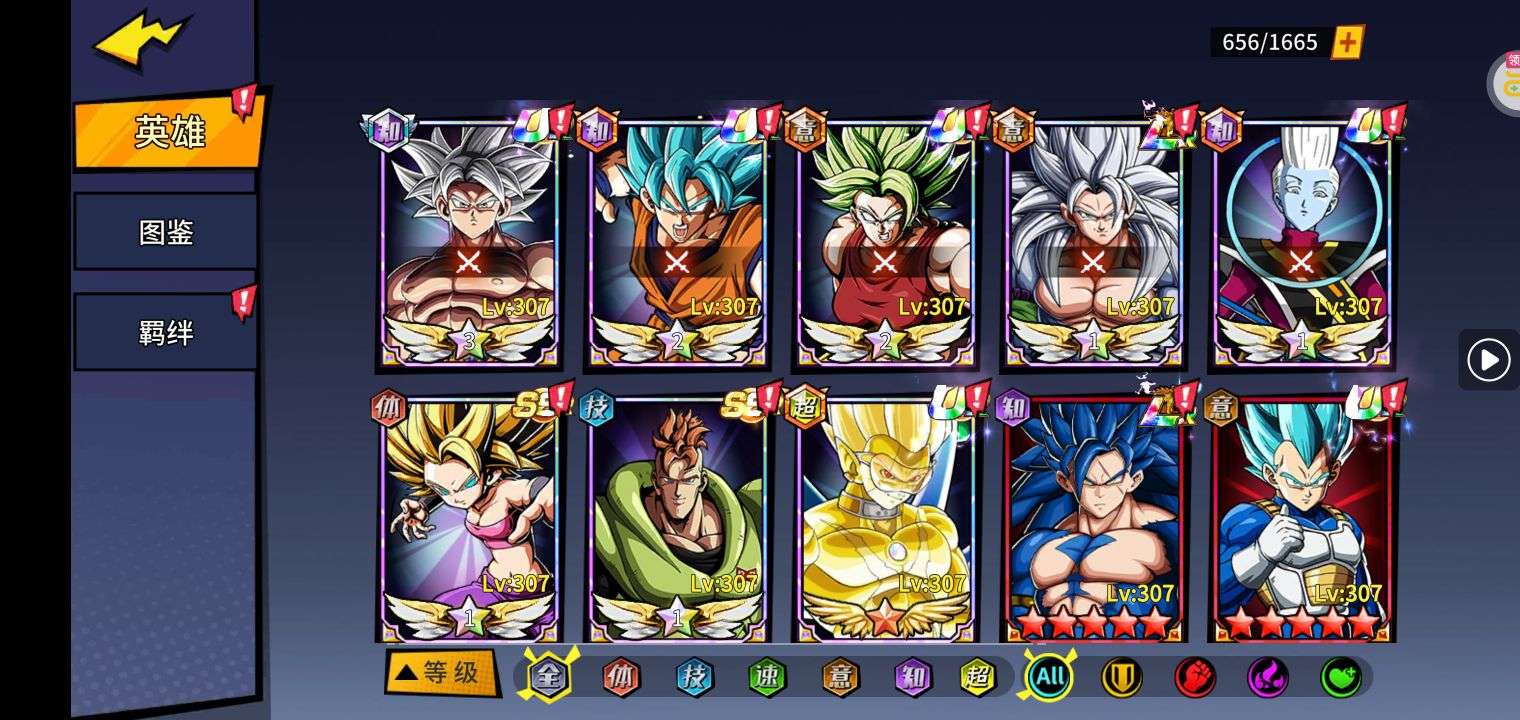Open the 羁绊 tab

point(166,332)
